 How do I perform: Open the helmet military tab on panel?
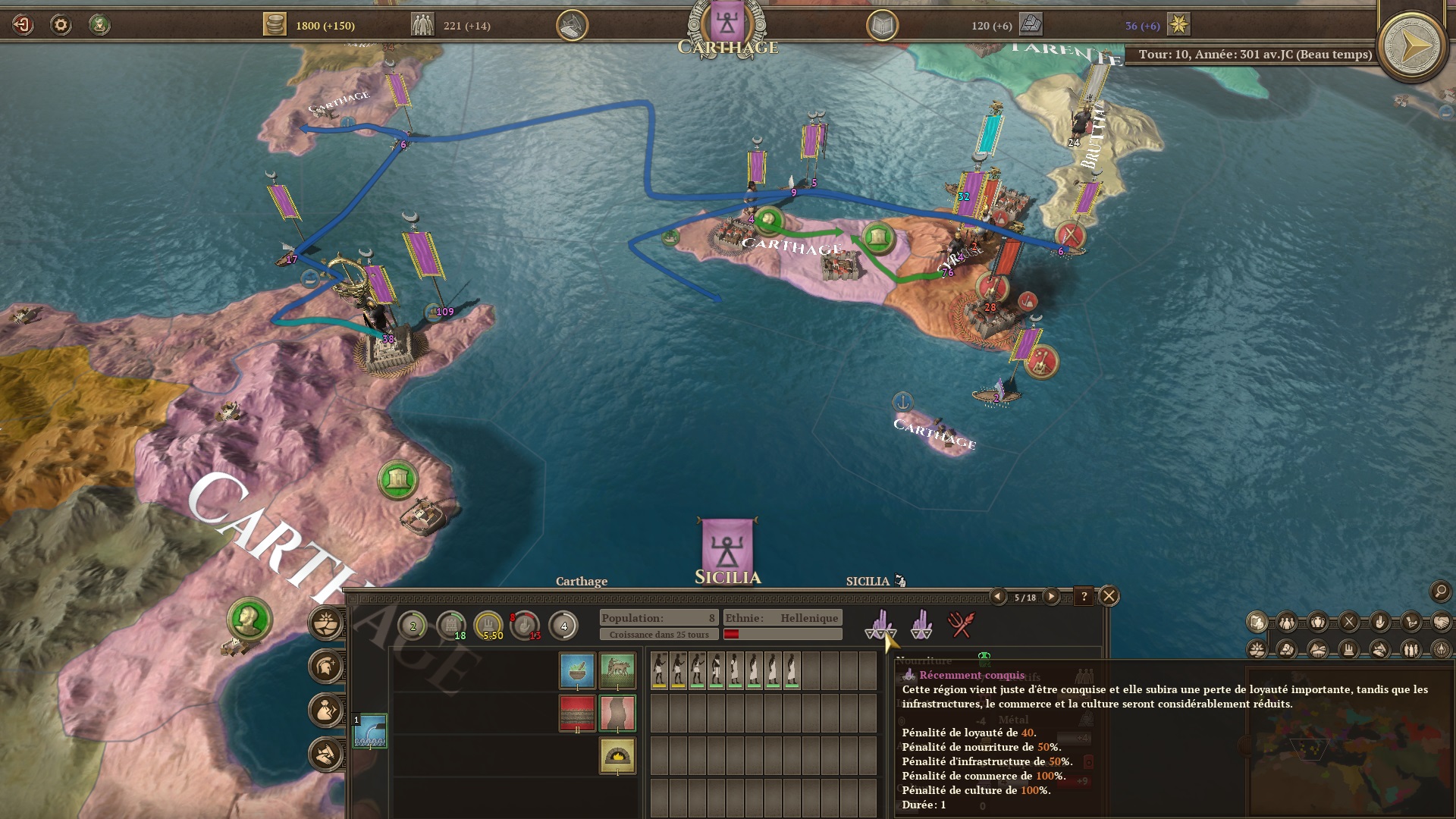pyautogui.click(x=327, y=667)
